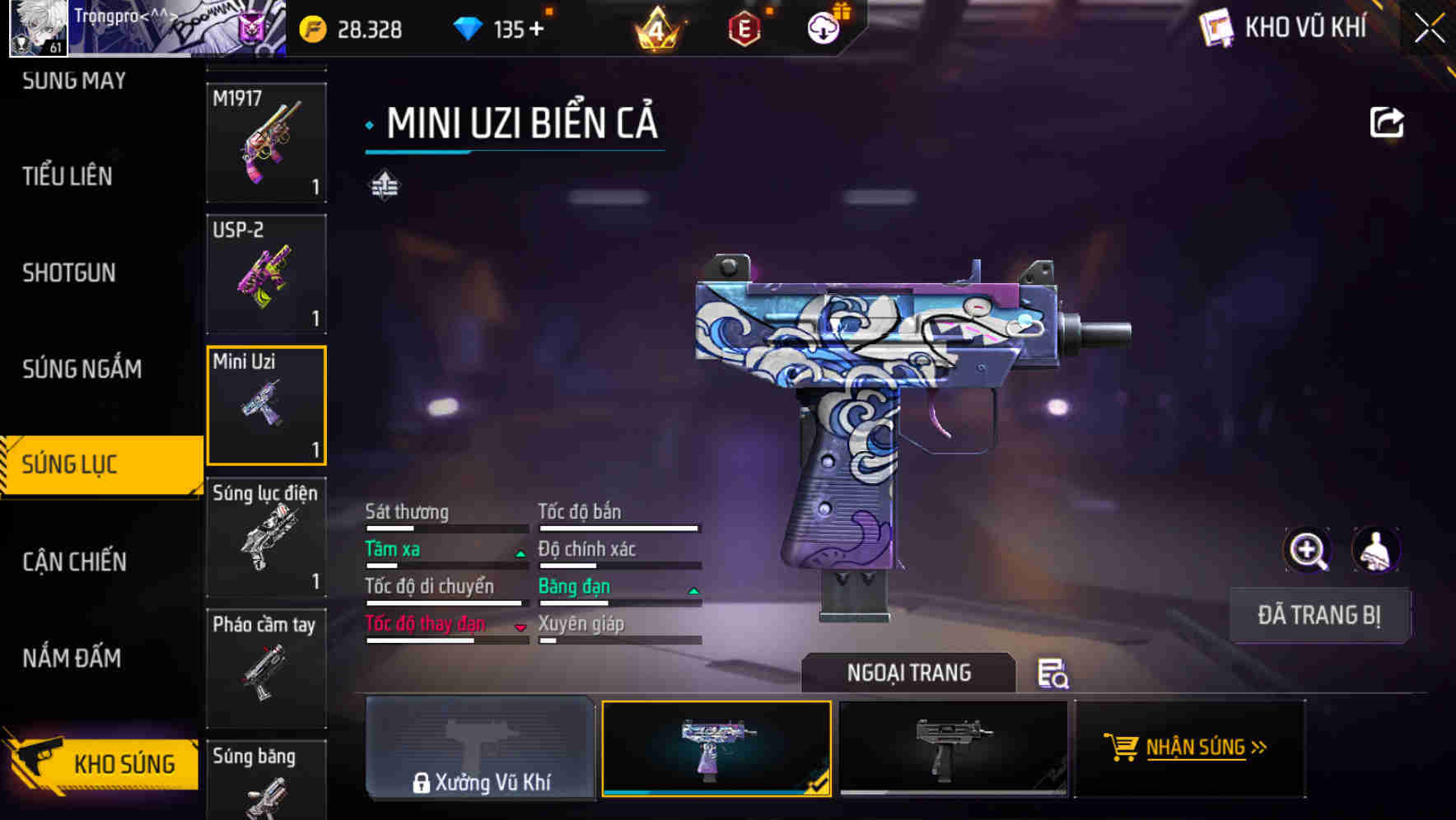Switch to the Shotgun category

point(69,273)
